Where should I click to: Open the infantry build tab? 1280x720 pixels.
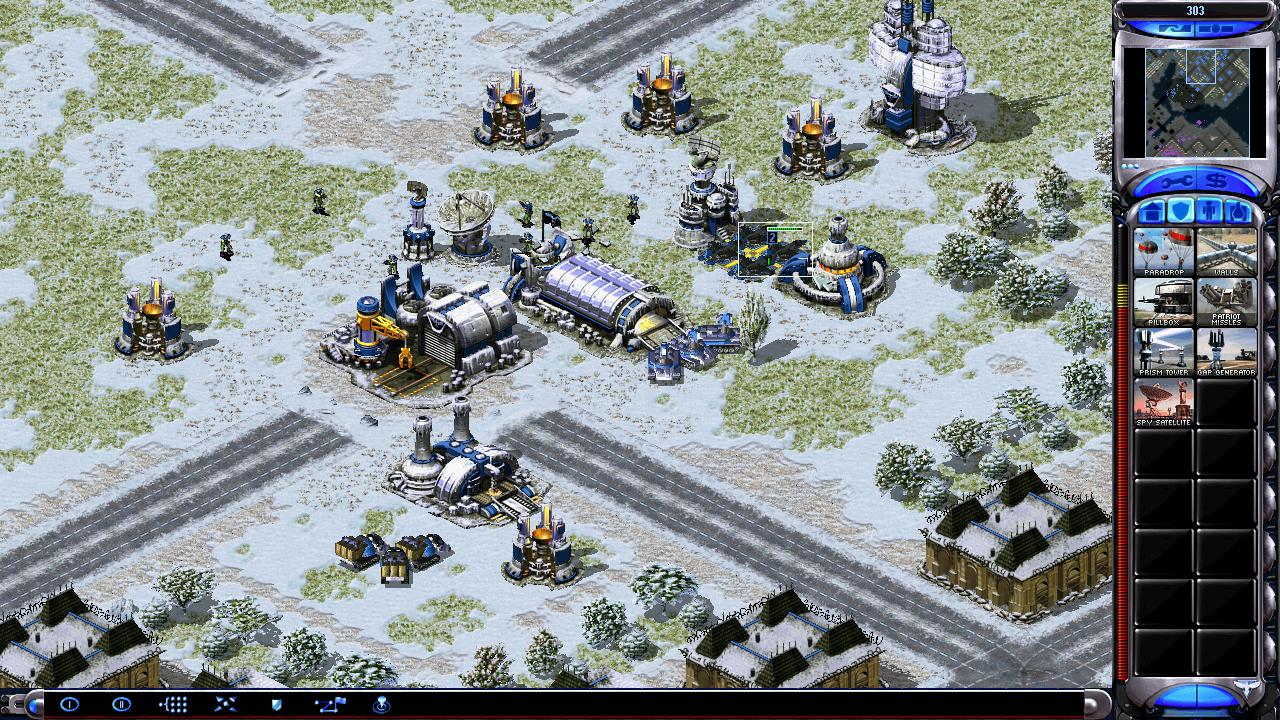1210,211
